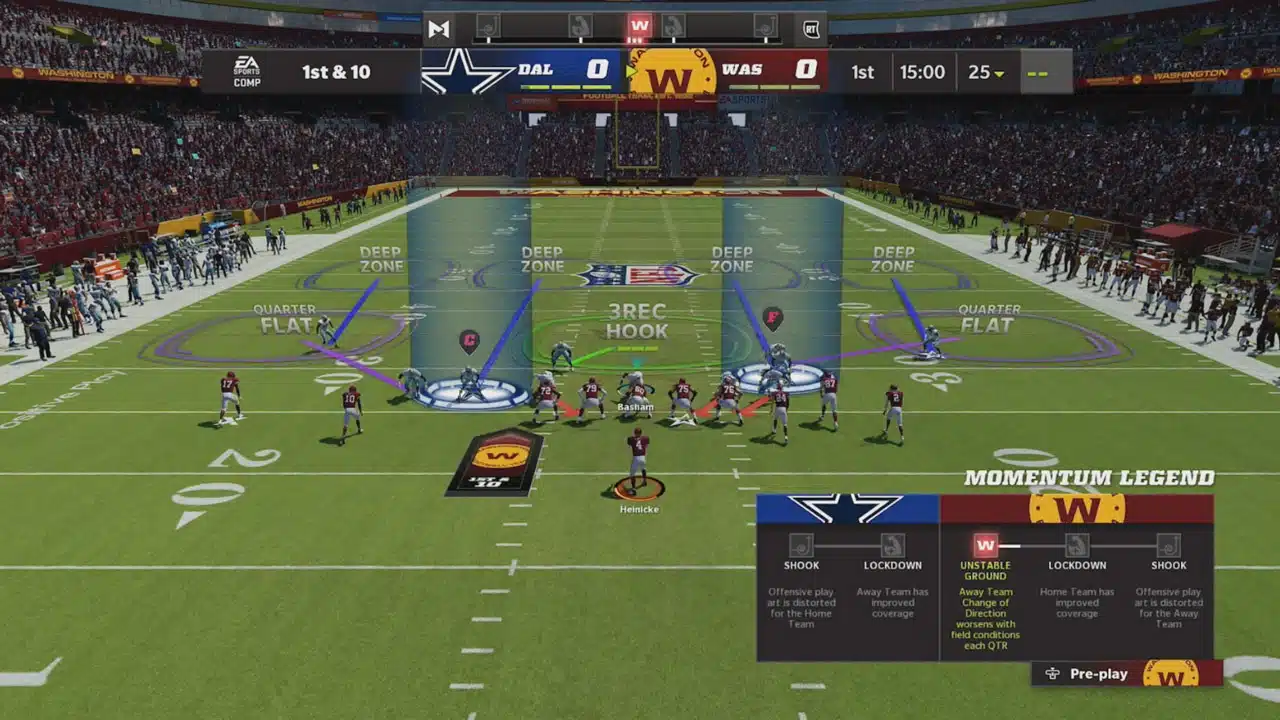Viewport: 1280px width, 720px height.
Task: Choose Washington's Lockdown icon in Momentum Legend
Action: point(1077,545)
